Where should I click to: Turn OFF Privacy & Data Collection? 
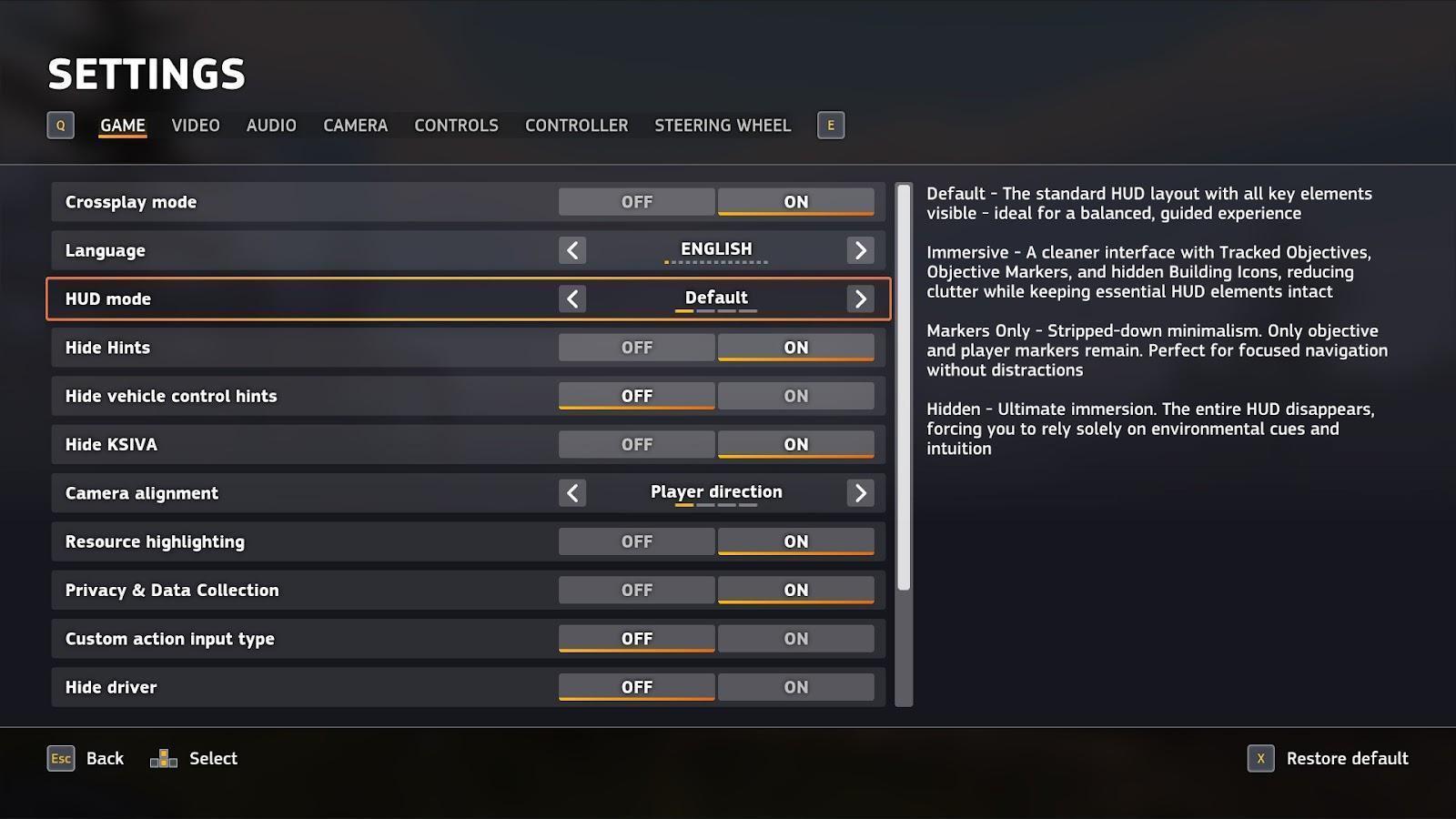pos(636,591)
